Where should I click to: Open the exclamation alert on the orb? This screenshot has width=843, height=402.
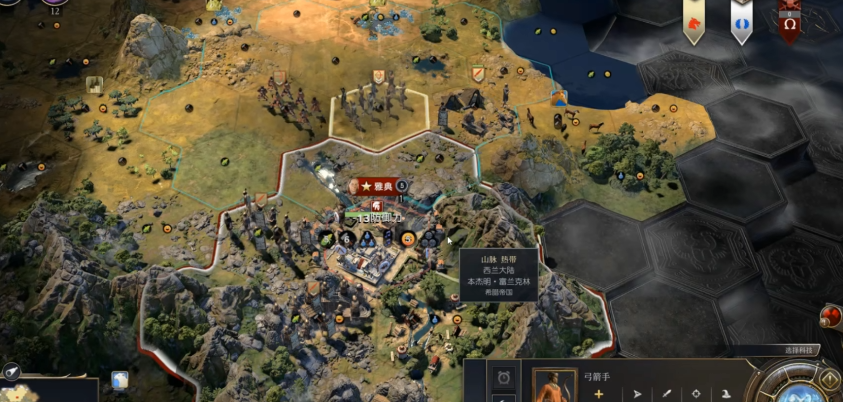coord(829,378)
